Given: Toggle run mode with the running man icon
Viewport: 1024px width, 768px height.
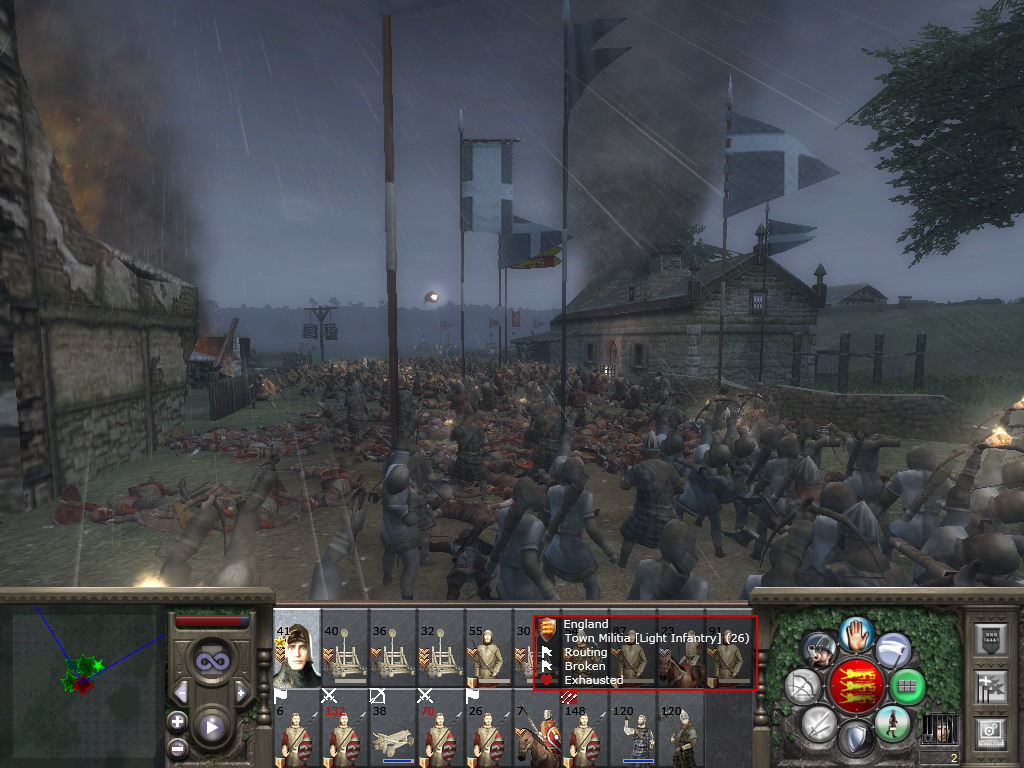Looking at the screenshot, I should 892,723.
